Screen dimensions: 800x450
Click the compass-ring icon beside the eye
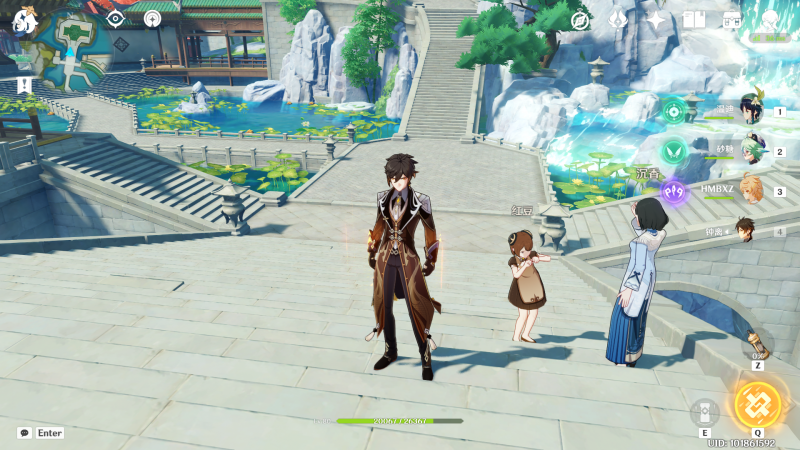click(153, 18)
